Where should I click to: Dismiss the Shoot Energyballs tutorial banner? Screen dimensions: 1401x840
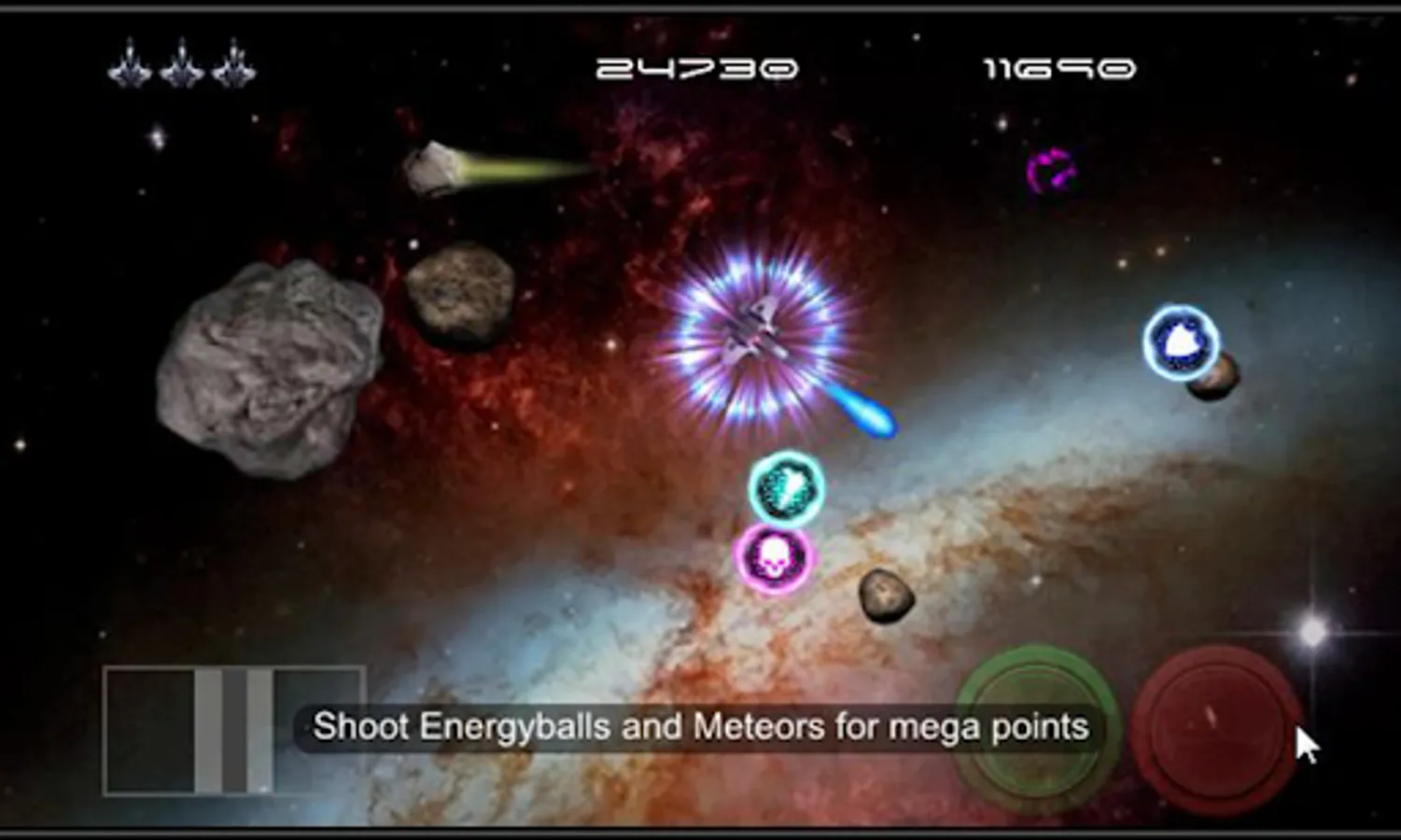click(x=700, y=726)
